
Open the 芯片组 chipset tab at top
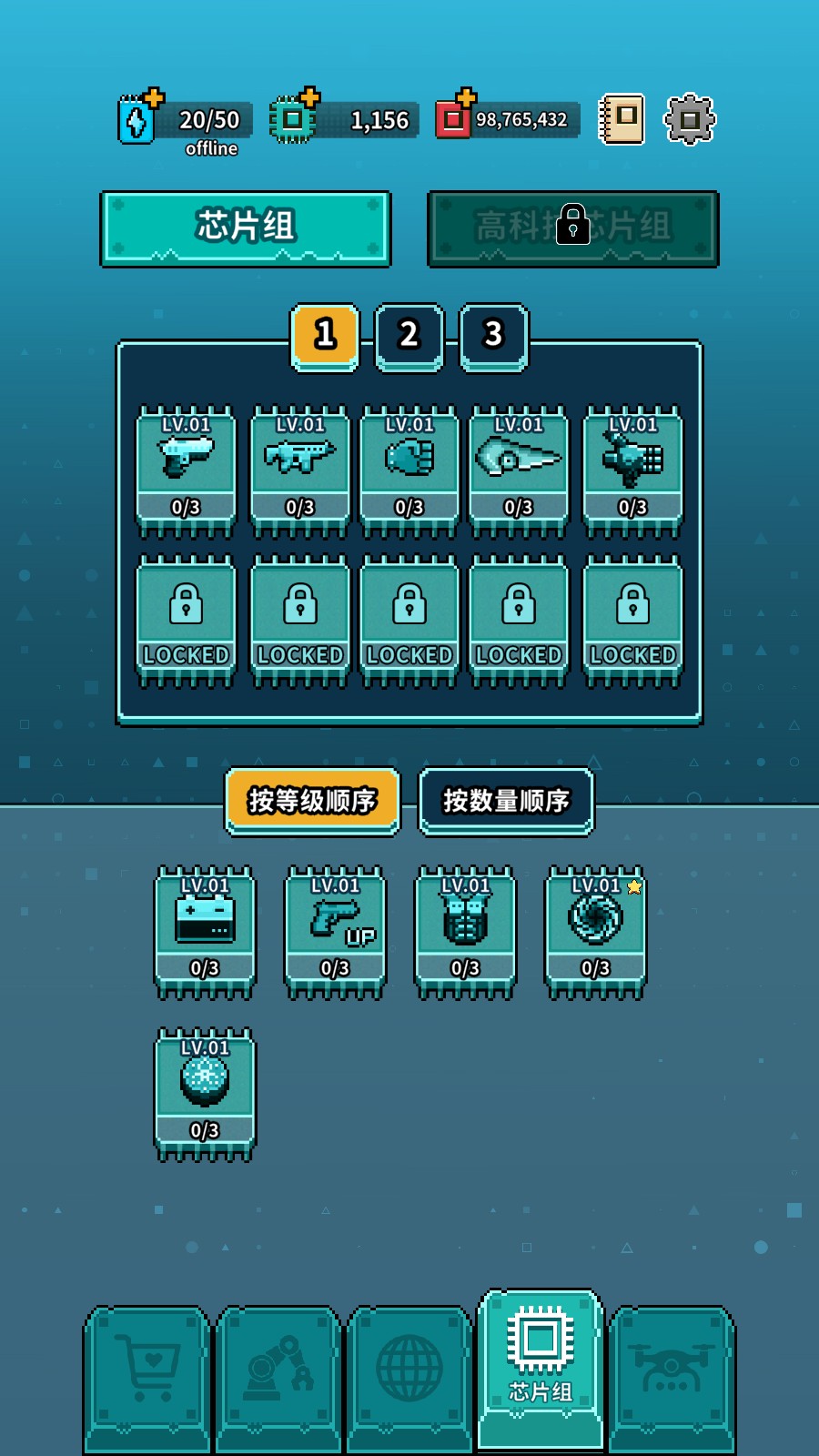click(246, 228)
